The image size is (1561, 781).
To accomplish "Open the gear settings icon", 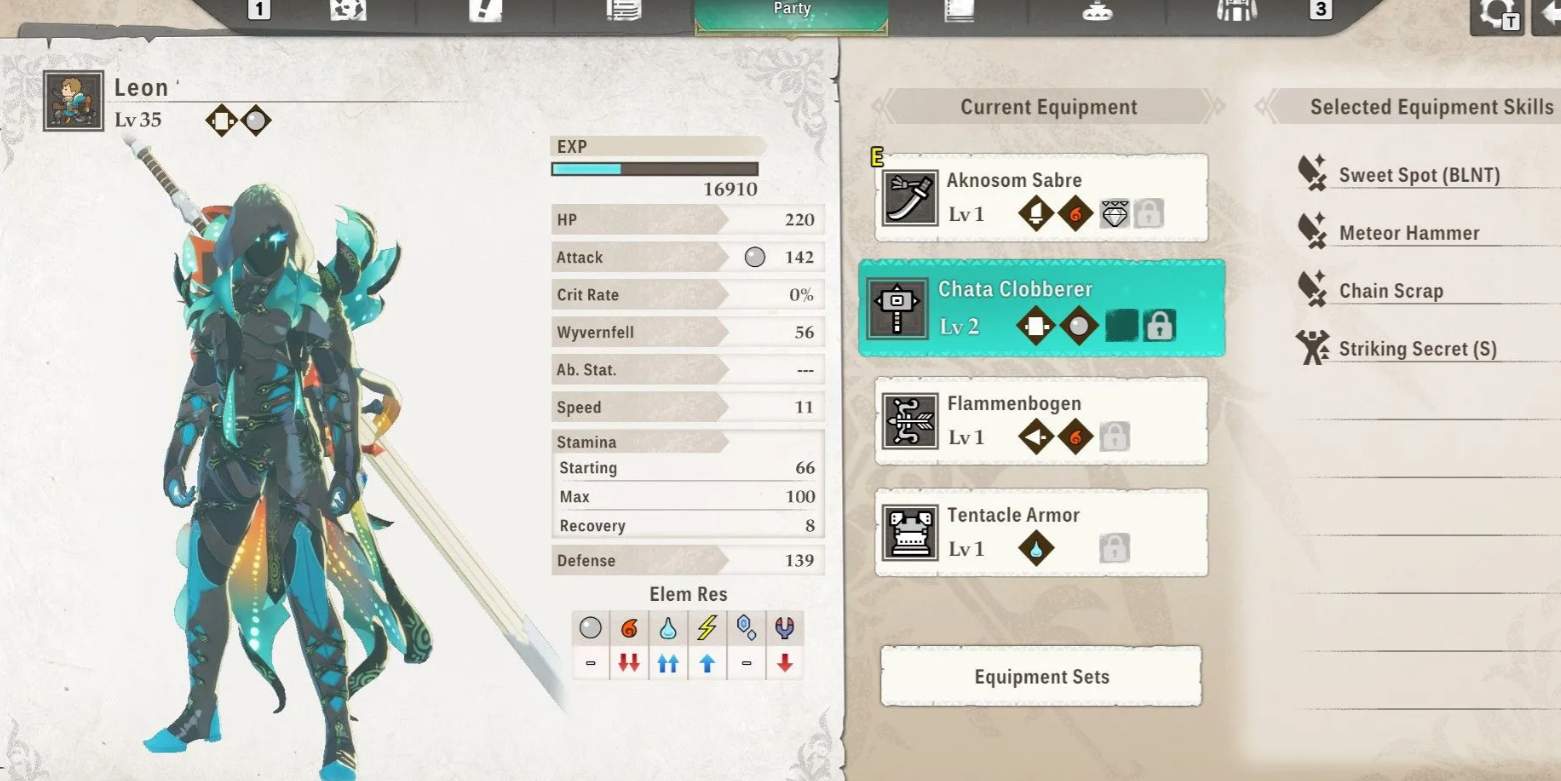I will tap(1497, 14).
